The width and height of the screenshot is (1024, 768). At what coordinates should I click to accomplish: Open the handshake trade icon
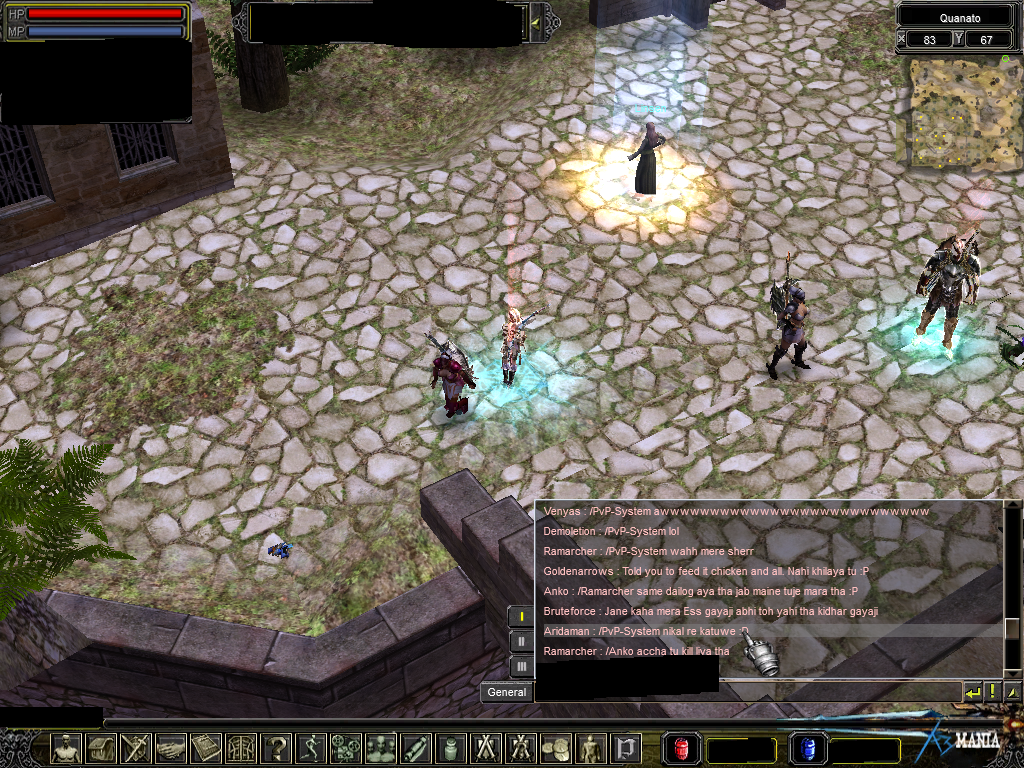pyautogui.click(x=171, y=748)
